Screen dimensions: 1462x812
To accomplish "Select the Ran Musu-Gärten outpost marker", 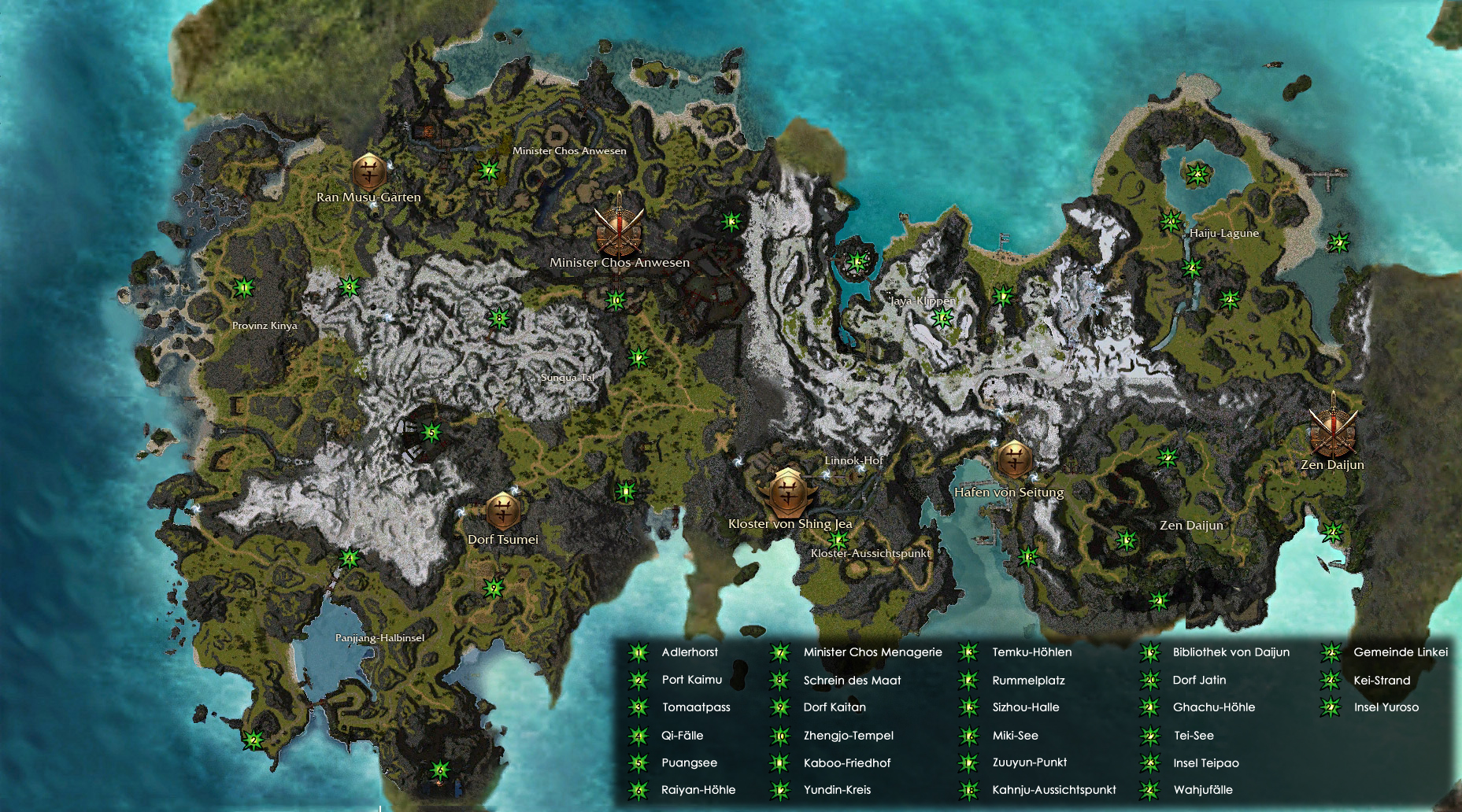I will pyautogui.click(x=368, y=171).
